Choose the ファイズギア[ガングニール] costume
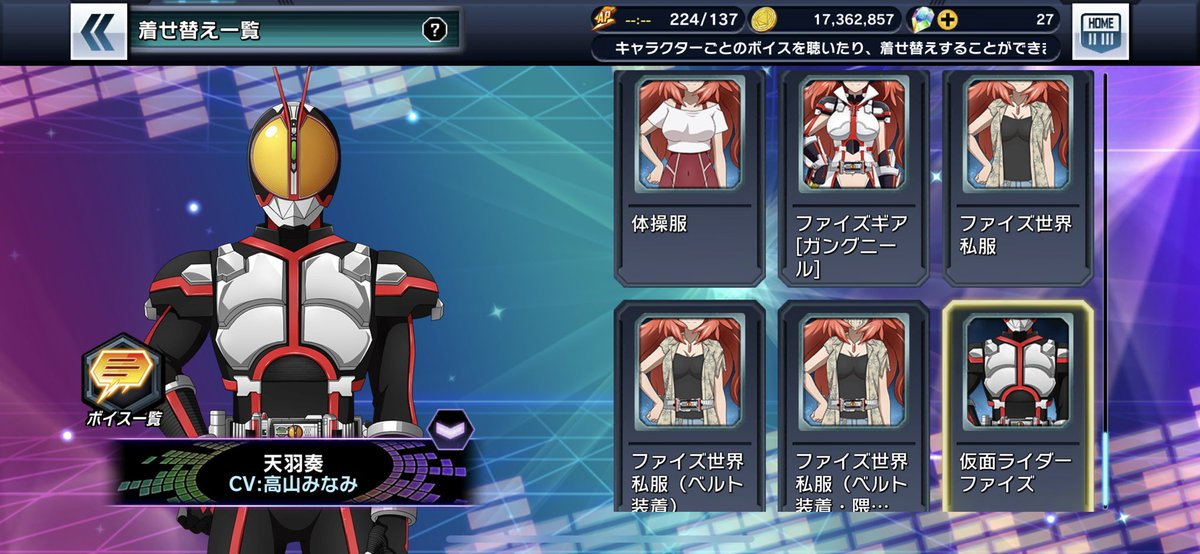 (x=852, y=174)
